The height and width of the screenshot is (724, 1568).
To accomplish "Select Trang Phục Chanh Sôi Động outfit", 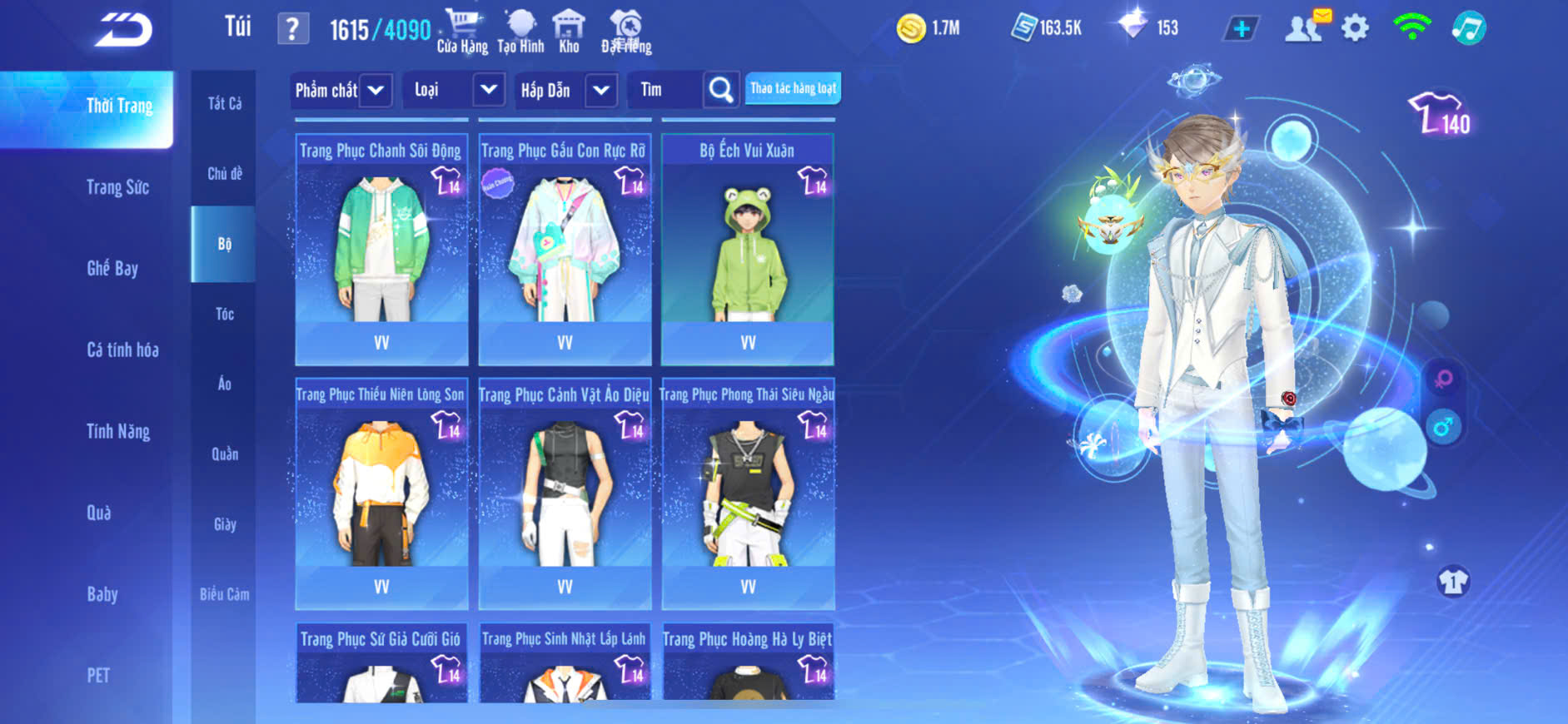I will click(x=381, y=249).
